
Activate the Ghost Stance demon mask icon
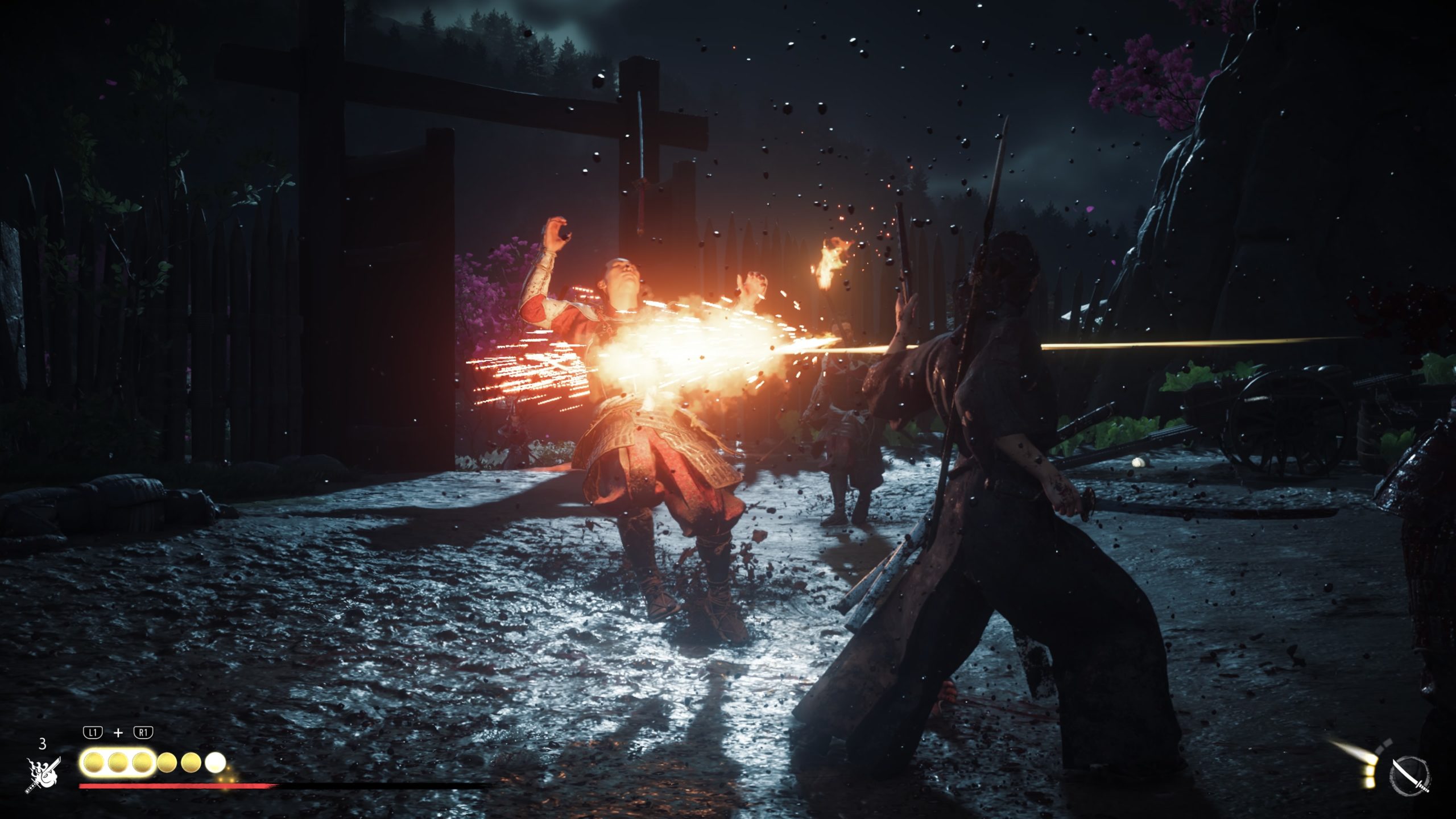point(43,773)
